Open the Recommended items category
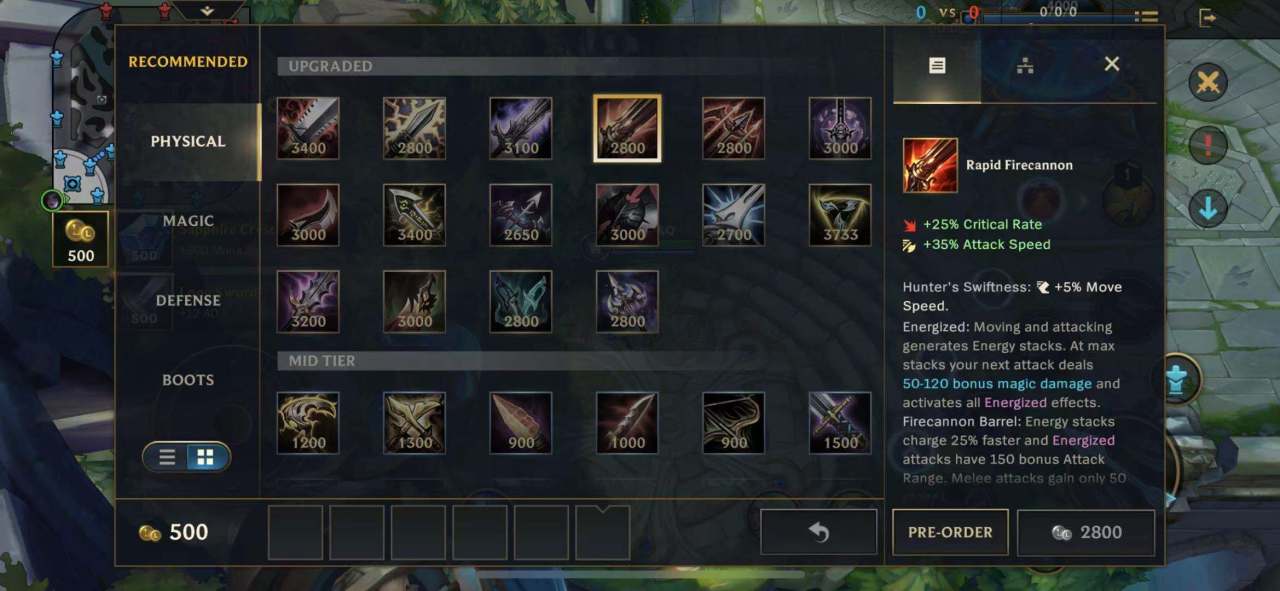This screenshot has height=591, width=1280. (188, 62)
